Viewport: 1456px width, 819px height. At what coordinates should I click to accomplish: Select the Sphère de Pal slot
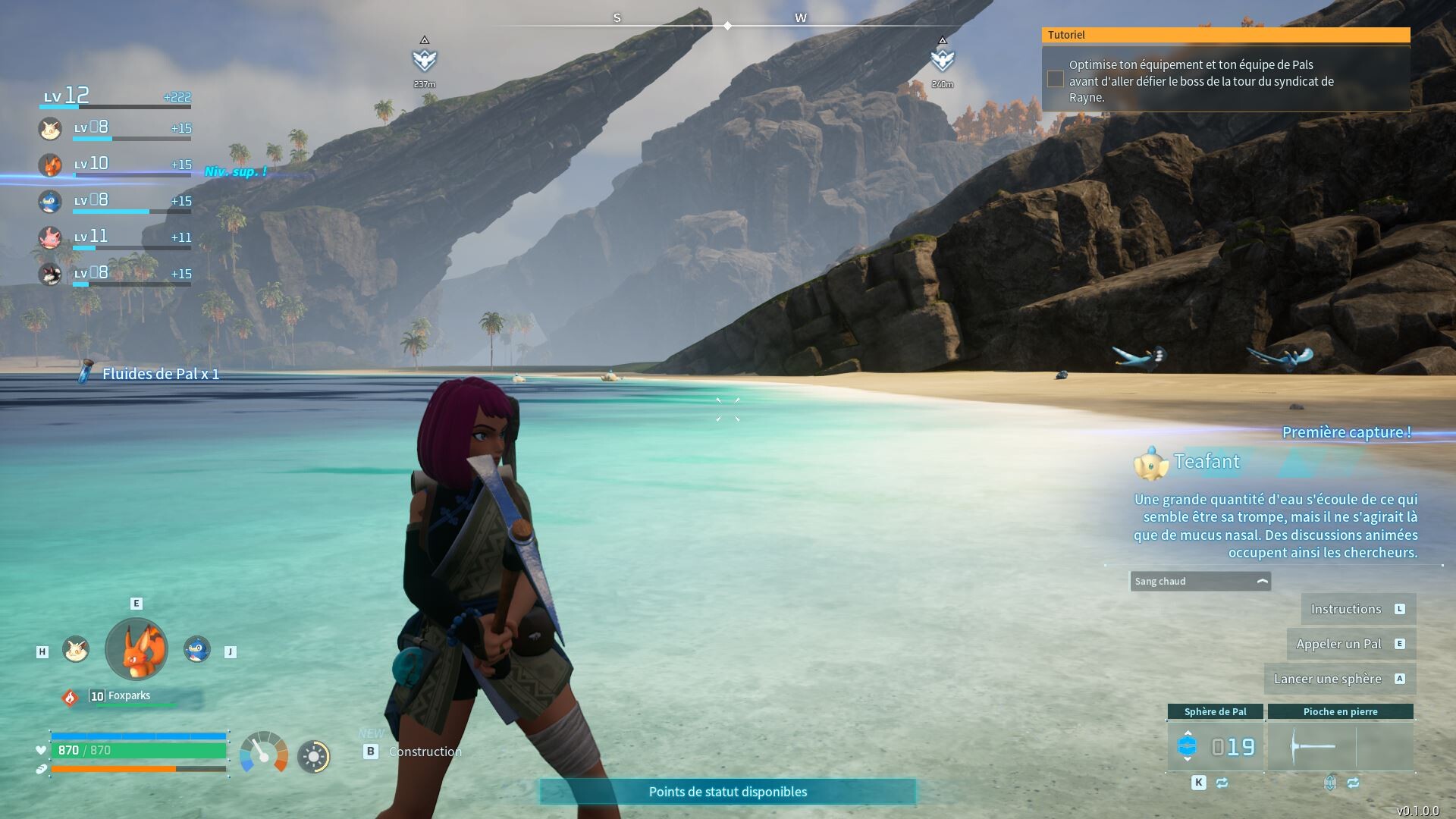1215,746
